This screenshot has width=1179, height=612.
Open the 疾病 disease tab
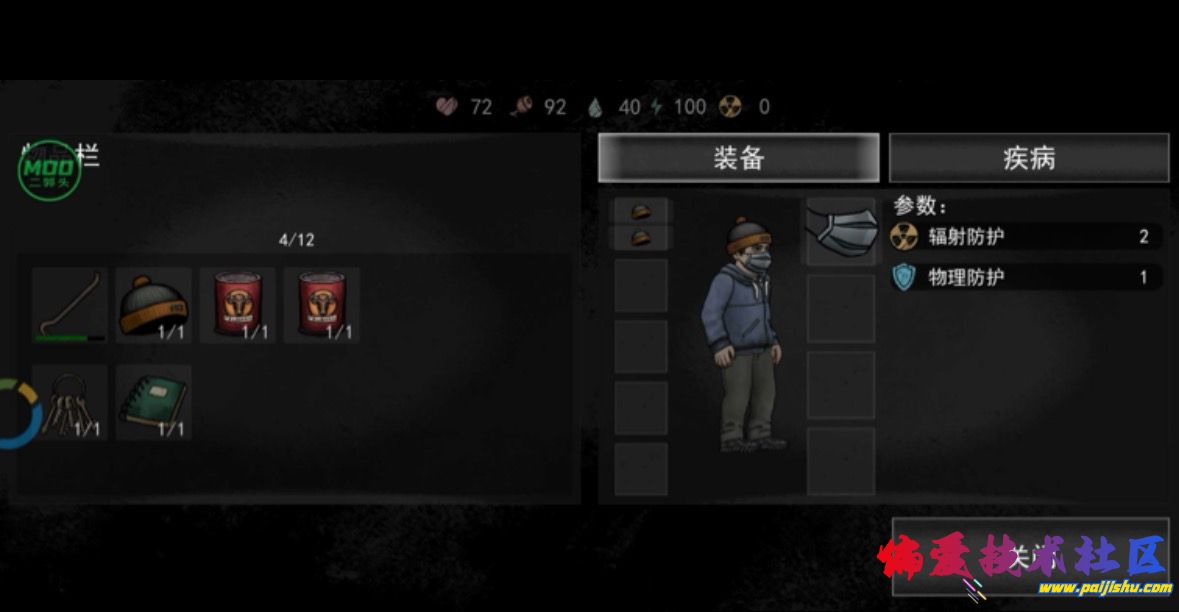[x=1028, y=158]
